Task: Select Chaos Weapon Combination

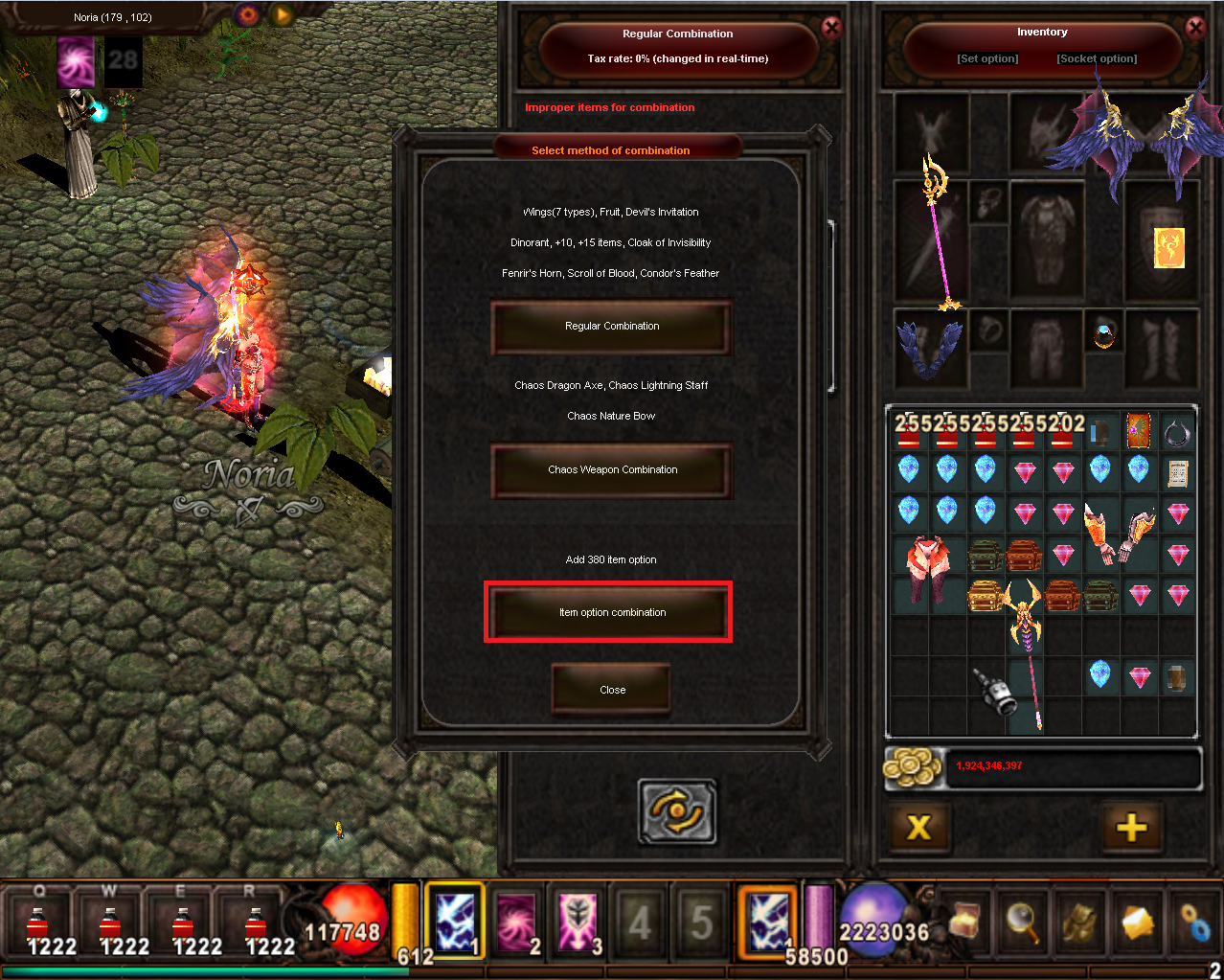Action: (x=611, y=470)
